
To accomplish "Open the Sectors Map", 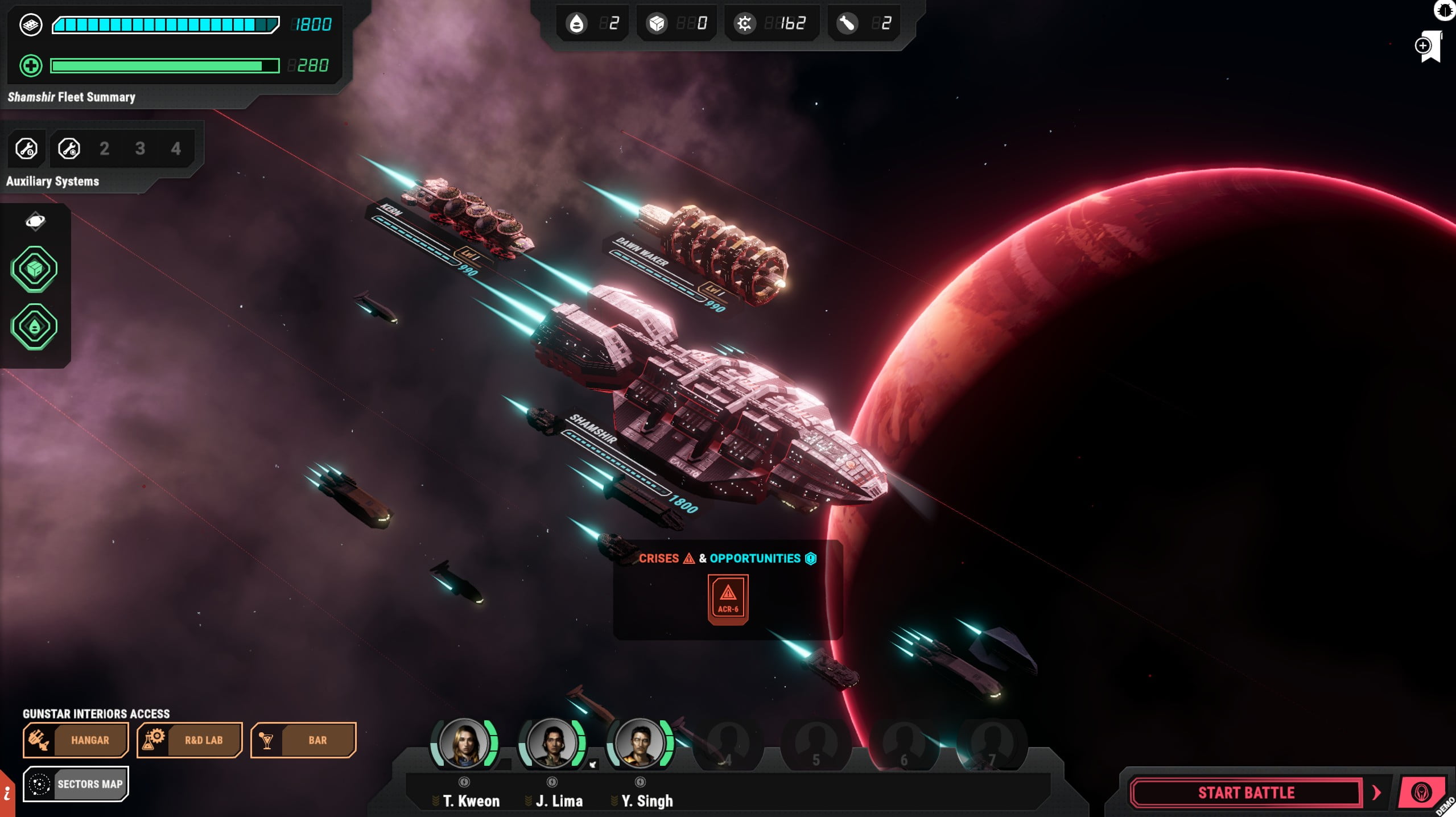I will 76,784.
